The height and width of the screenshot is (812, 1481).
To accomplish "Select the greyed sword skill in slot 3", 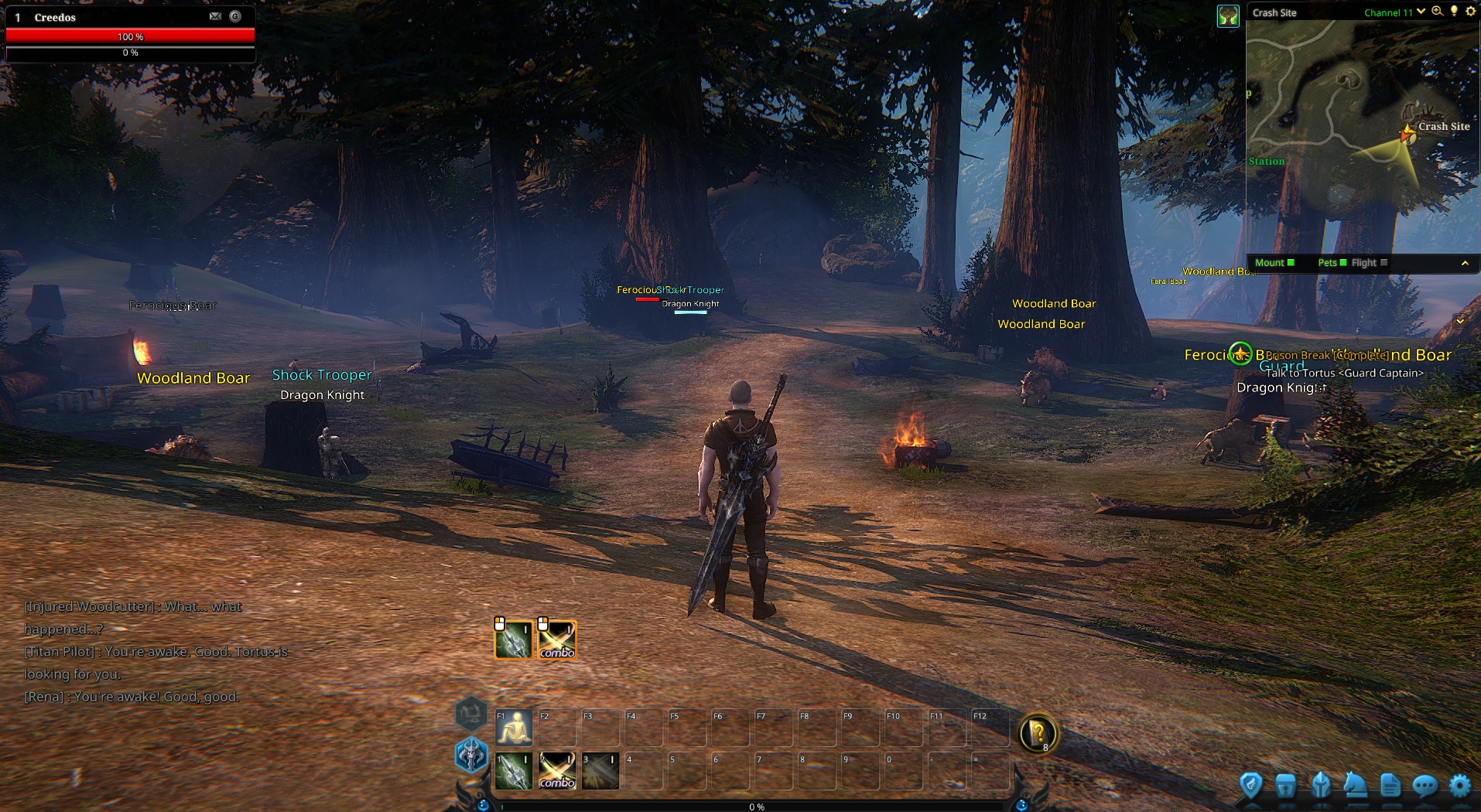I will click(600, 771).
